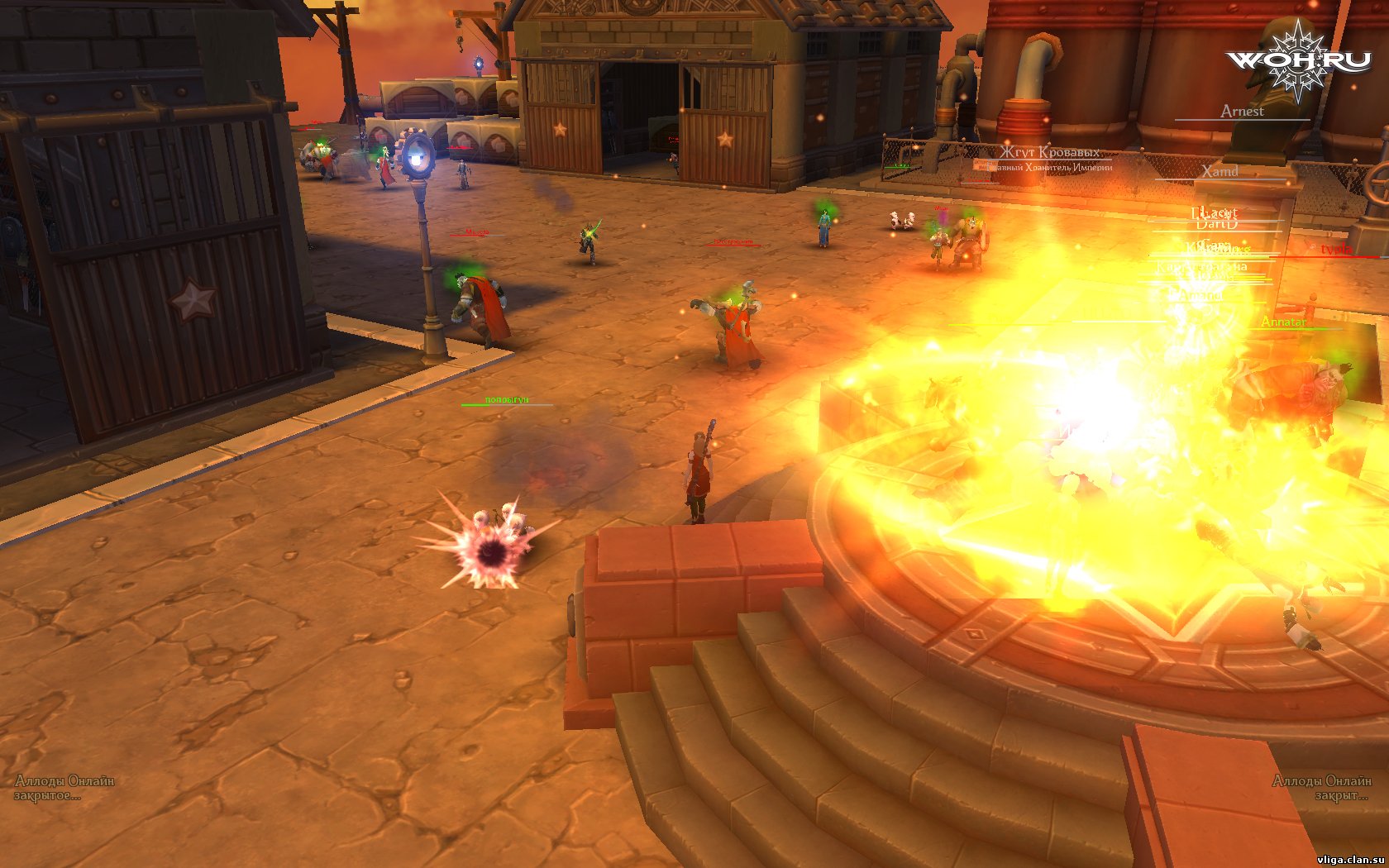Click the green Annatar nameplate
The height and width of the screenshot is (868, 1389).
pos(1283,322)
